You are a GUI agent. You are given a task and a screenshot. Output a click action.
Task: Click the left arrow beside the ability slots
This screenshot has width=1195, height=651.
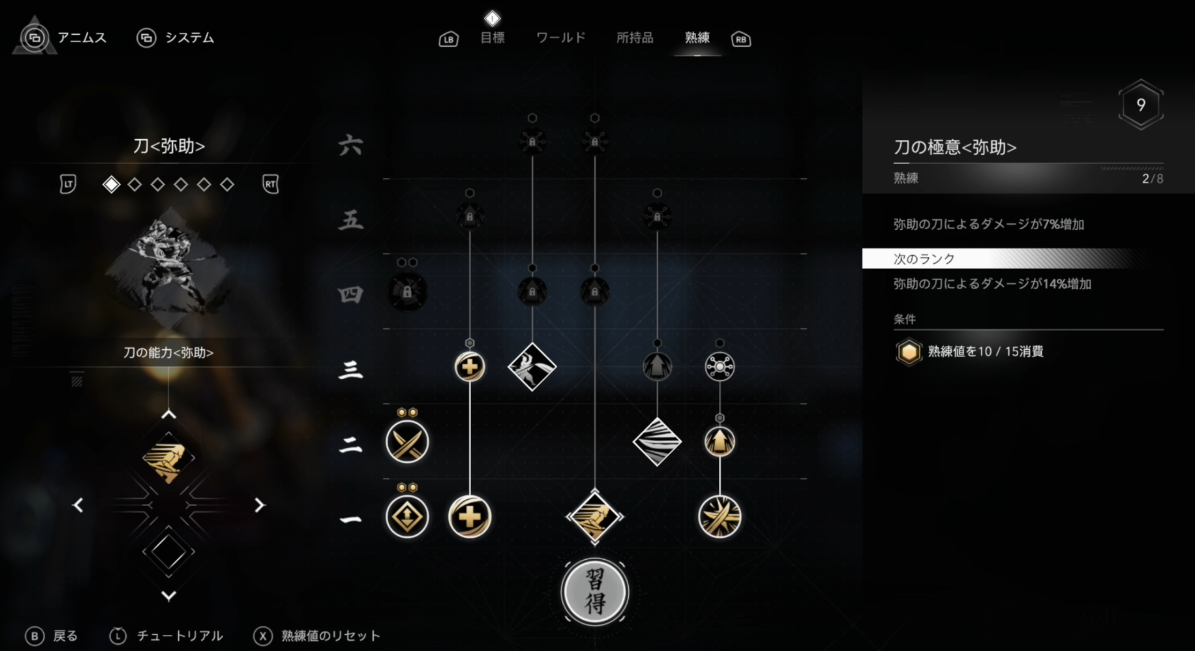78,505
